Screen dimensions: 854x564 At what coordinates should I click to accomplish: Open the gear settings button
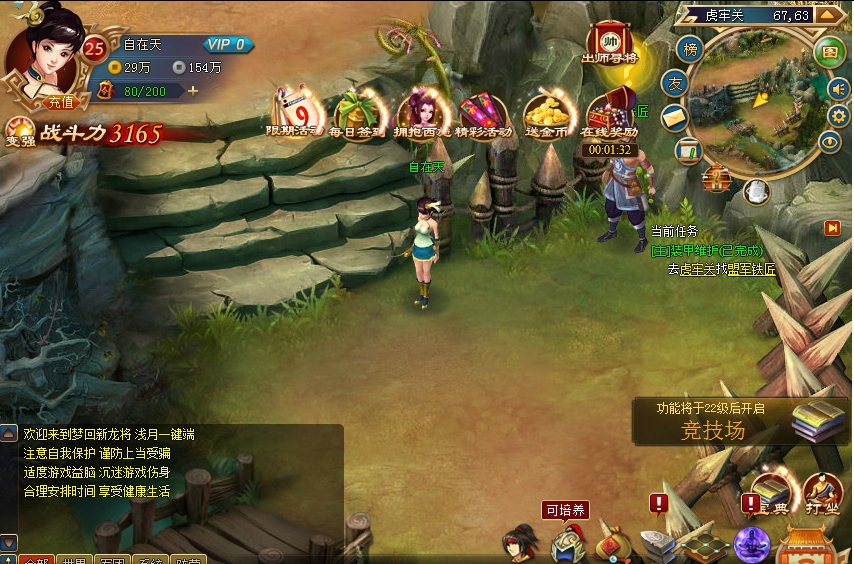click(840, 115)
